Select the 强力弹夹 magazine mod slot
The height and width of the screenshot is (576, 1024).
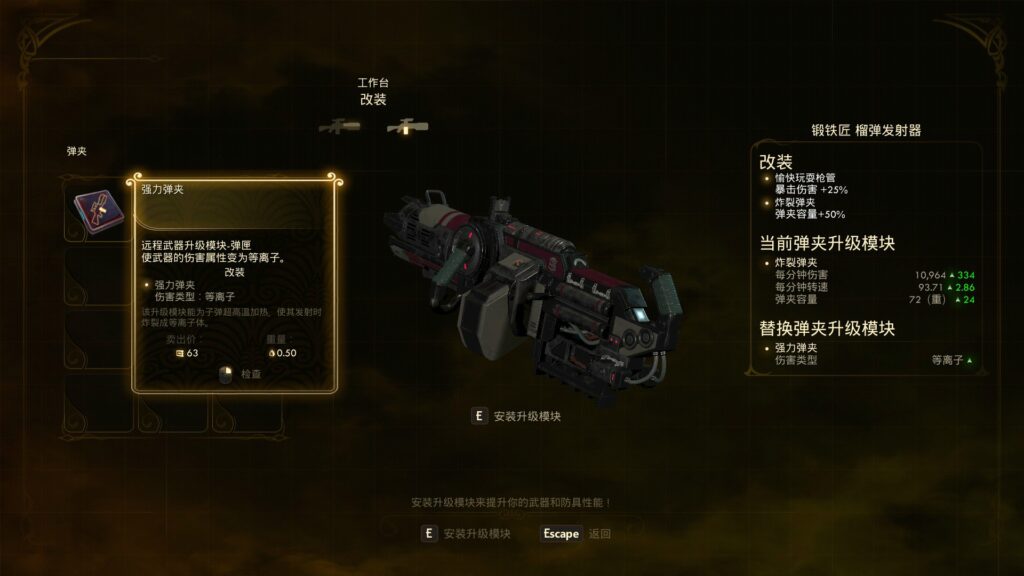pyautogui.click(x=96, y=210)
